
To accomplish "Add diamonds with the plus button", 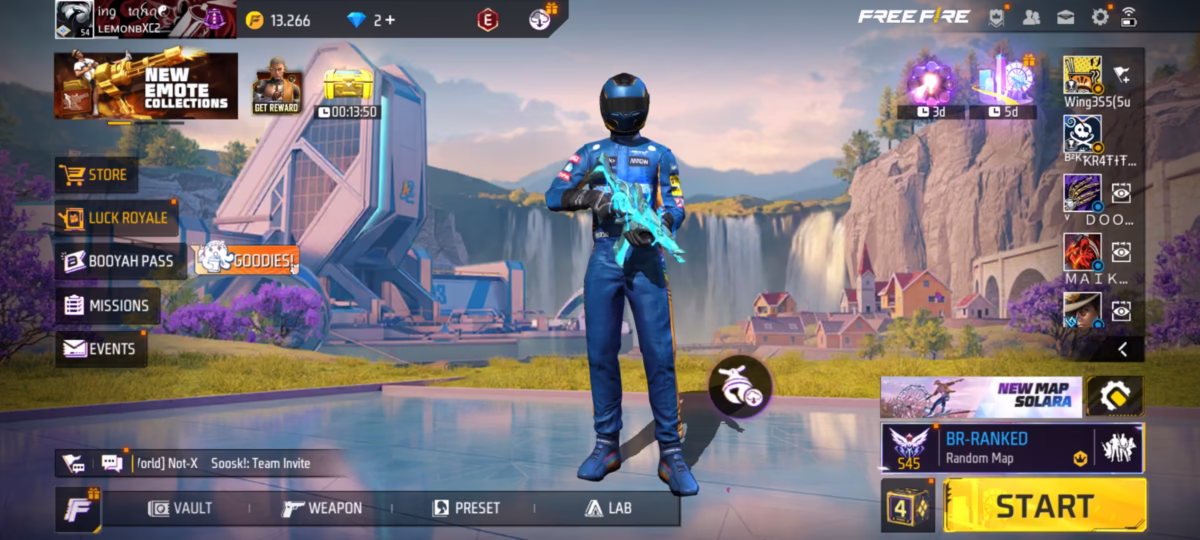I will pyautogui.click(x=389, y=20).
